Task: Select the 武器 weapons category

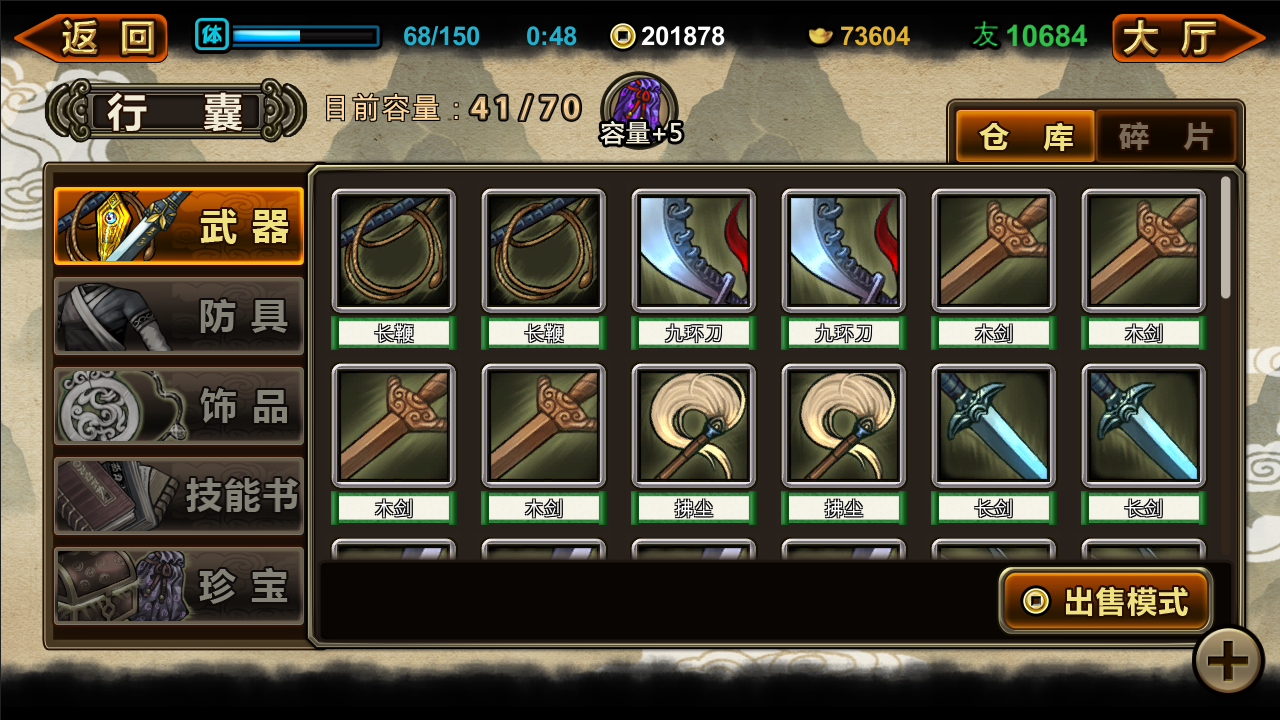Action: [x=179, y=226]
